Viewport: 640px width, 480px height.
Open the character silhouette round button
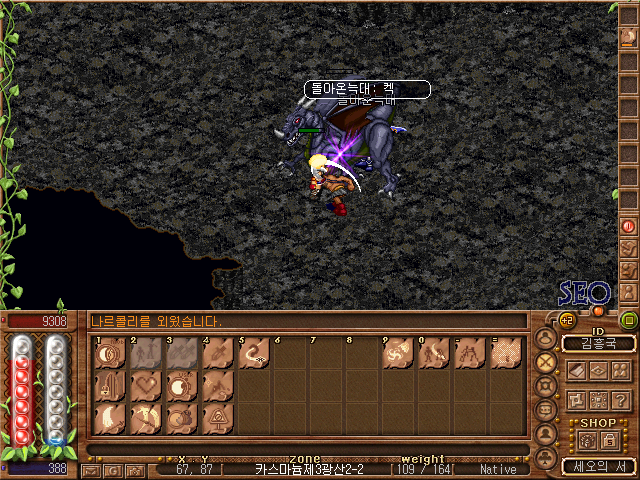(546, 435)
